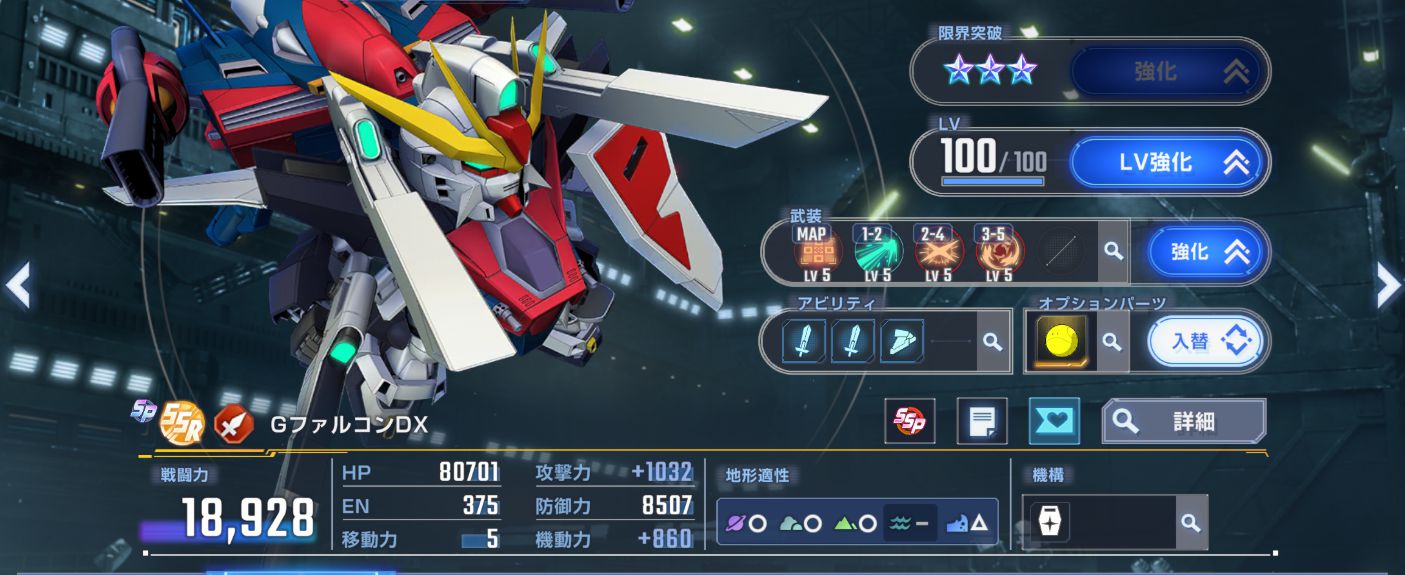This screenshot has height=575, width=1405.
Task: Inspect the 機構 mechanism with its magnifier
Action: pos(1189,522)
